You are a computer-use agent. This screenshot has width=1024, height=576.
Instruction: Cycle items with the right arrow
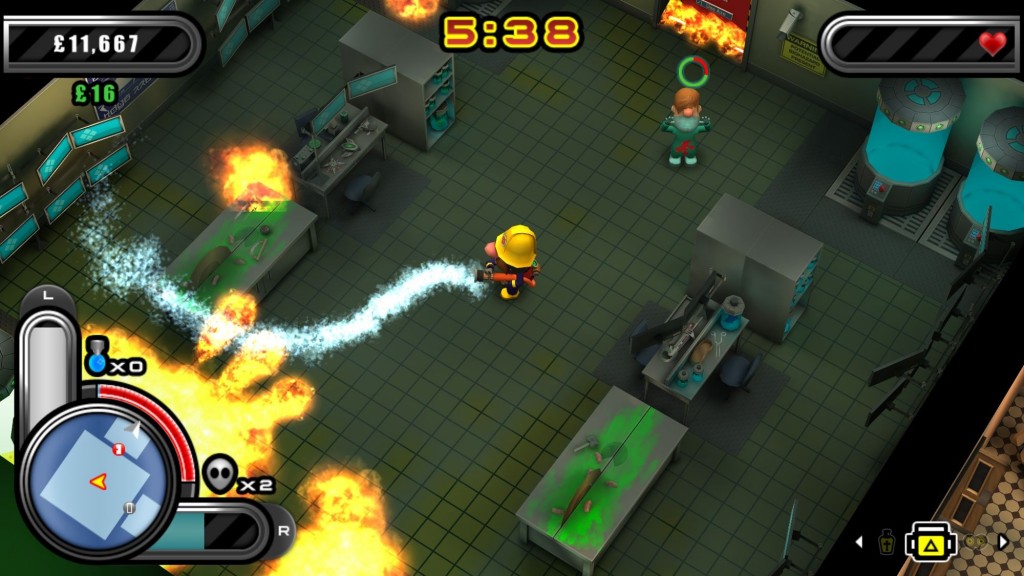1003,542
